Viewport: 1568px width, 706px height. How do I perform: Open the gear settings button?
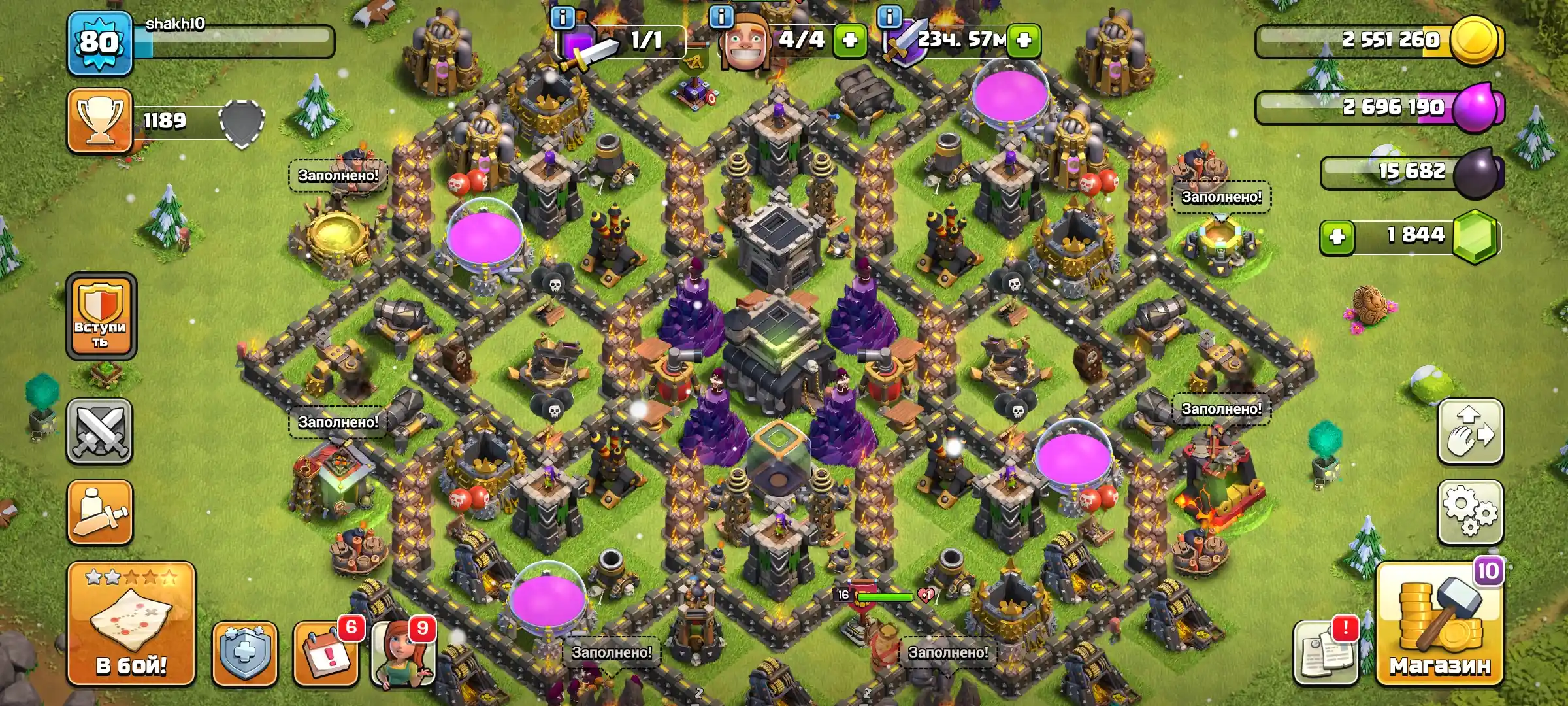[1470, 513]
